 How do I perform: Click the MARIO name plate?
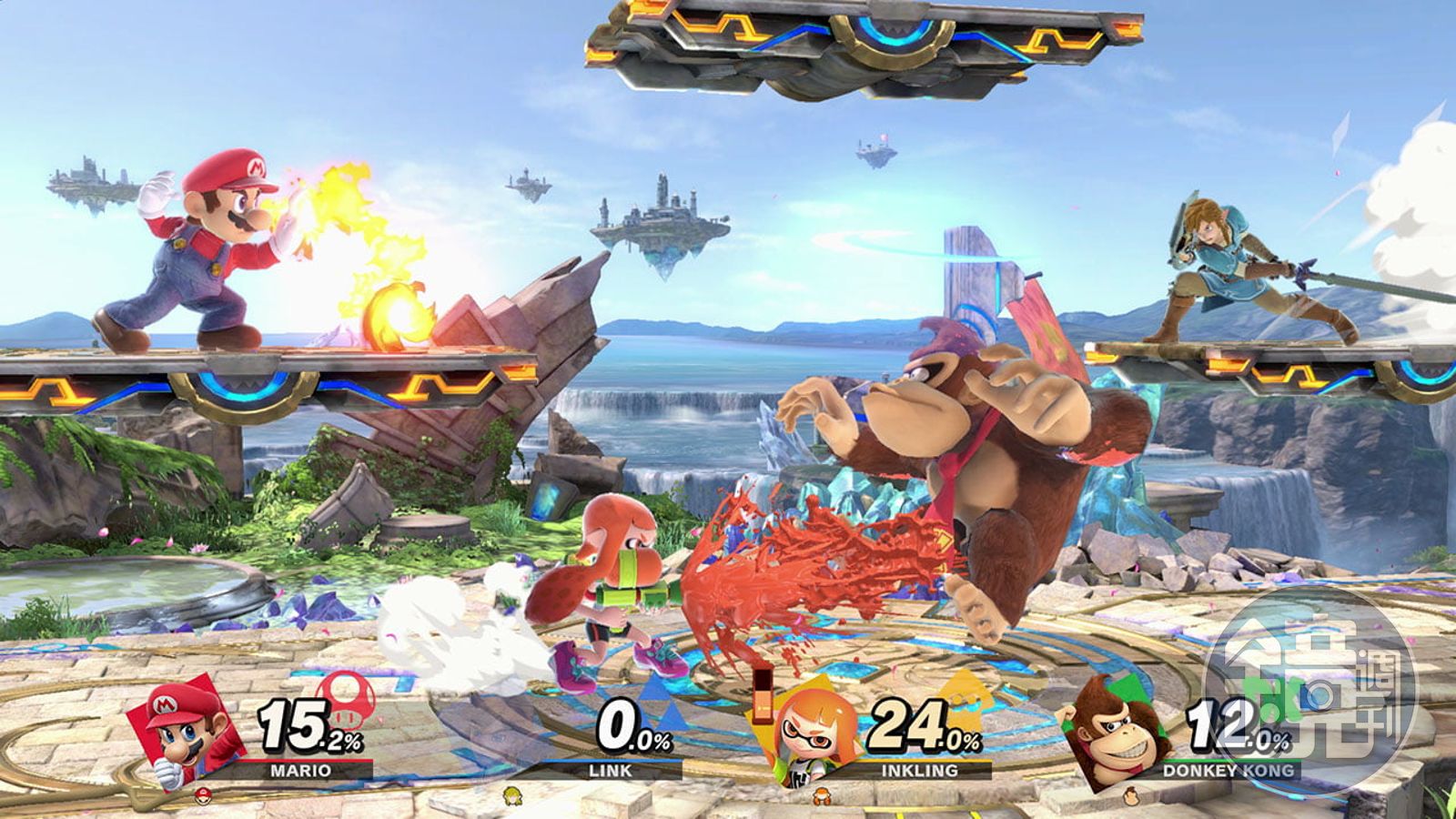click(x=301, y=770)
